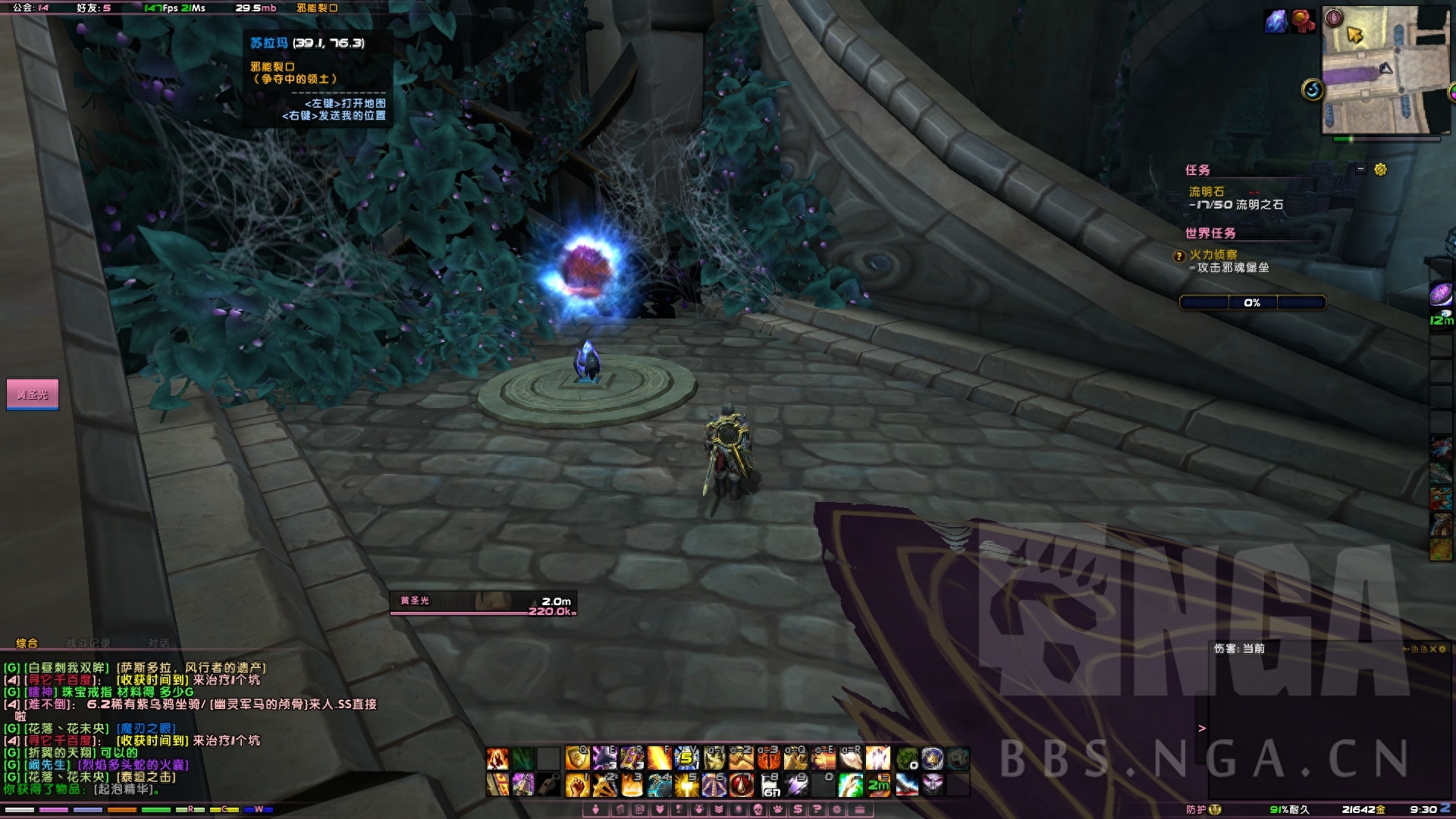1456x819 pixels.
Task: Select the 流明石 quest in the tracker
Action: coord(1206,192)
